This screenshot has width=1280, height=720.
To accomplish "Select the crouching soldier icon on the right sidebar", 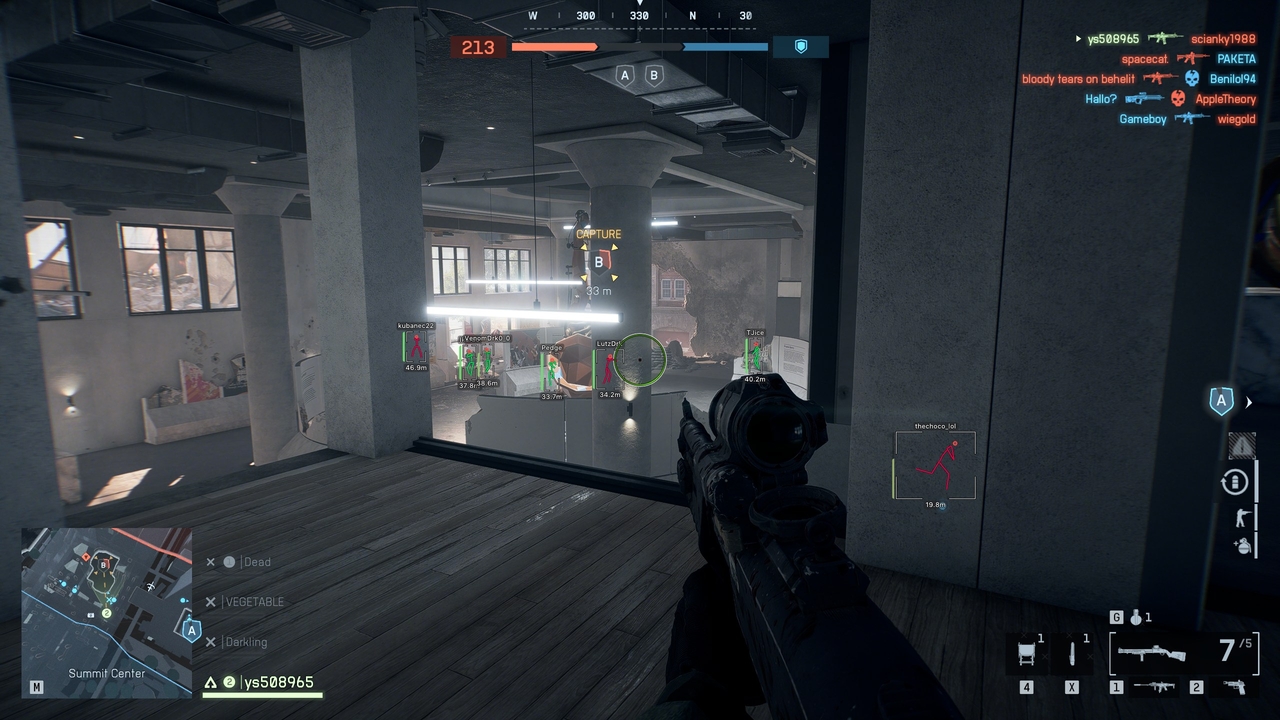I will tap(1242, 517).
